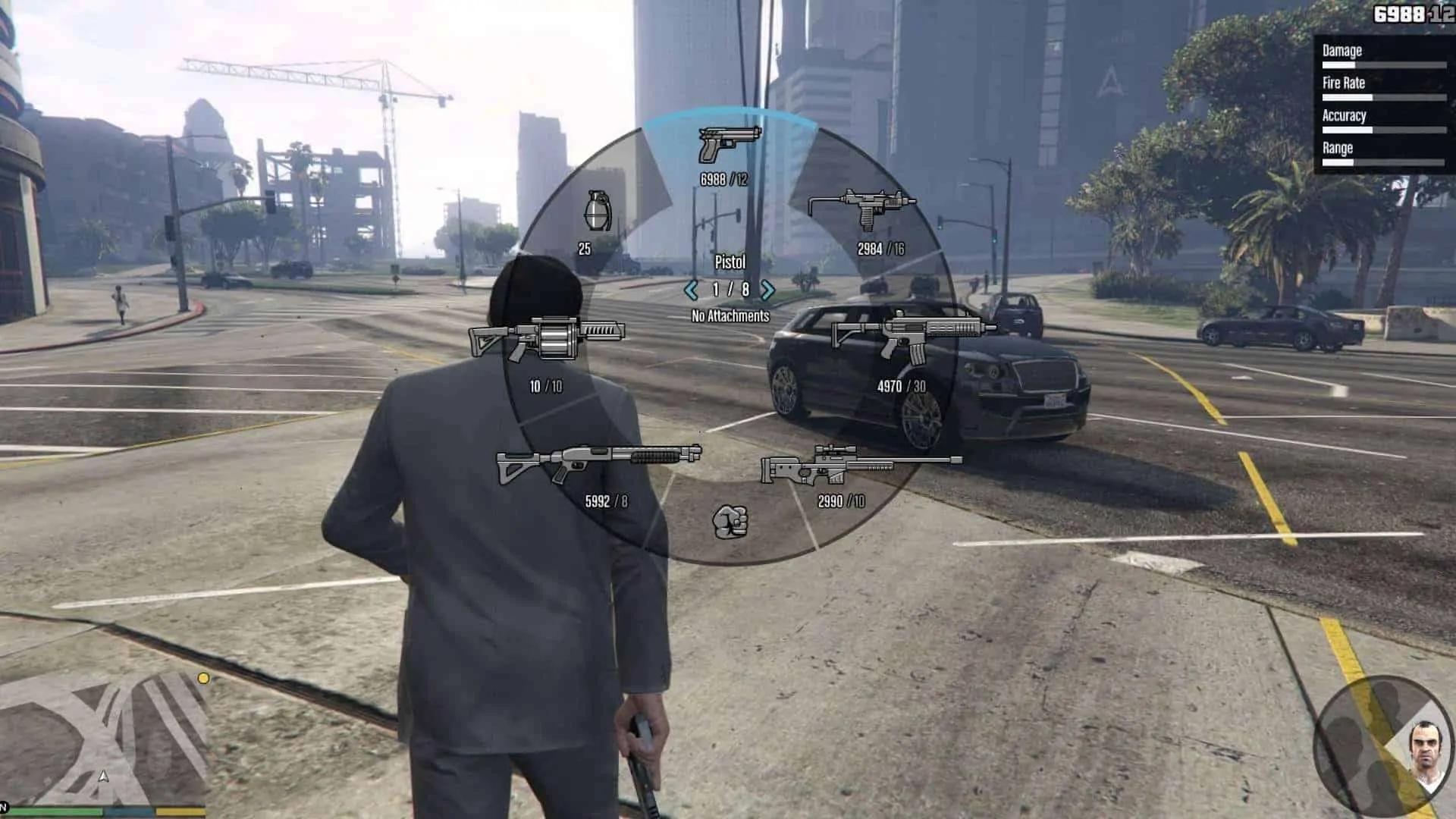
Task: Click the Pistol weapon name label
Action: pos(730,263)
